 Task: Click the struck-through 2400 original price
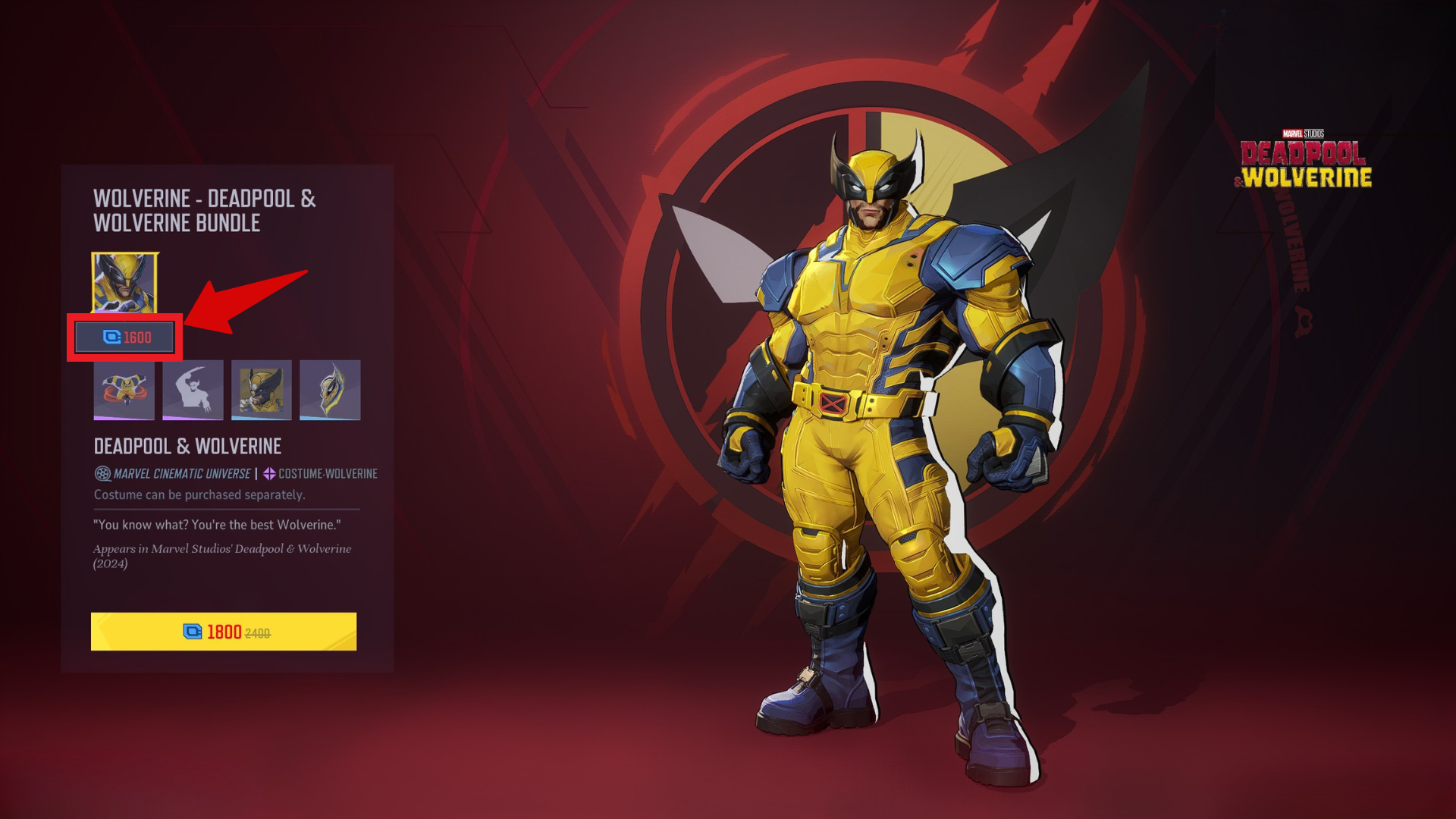(258, 632)
